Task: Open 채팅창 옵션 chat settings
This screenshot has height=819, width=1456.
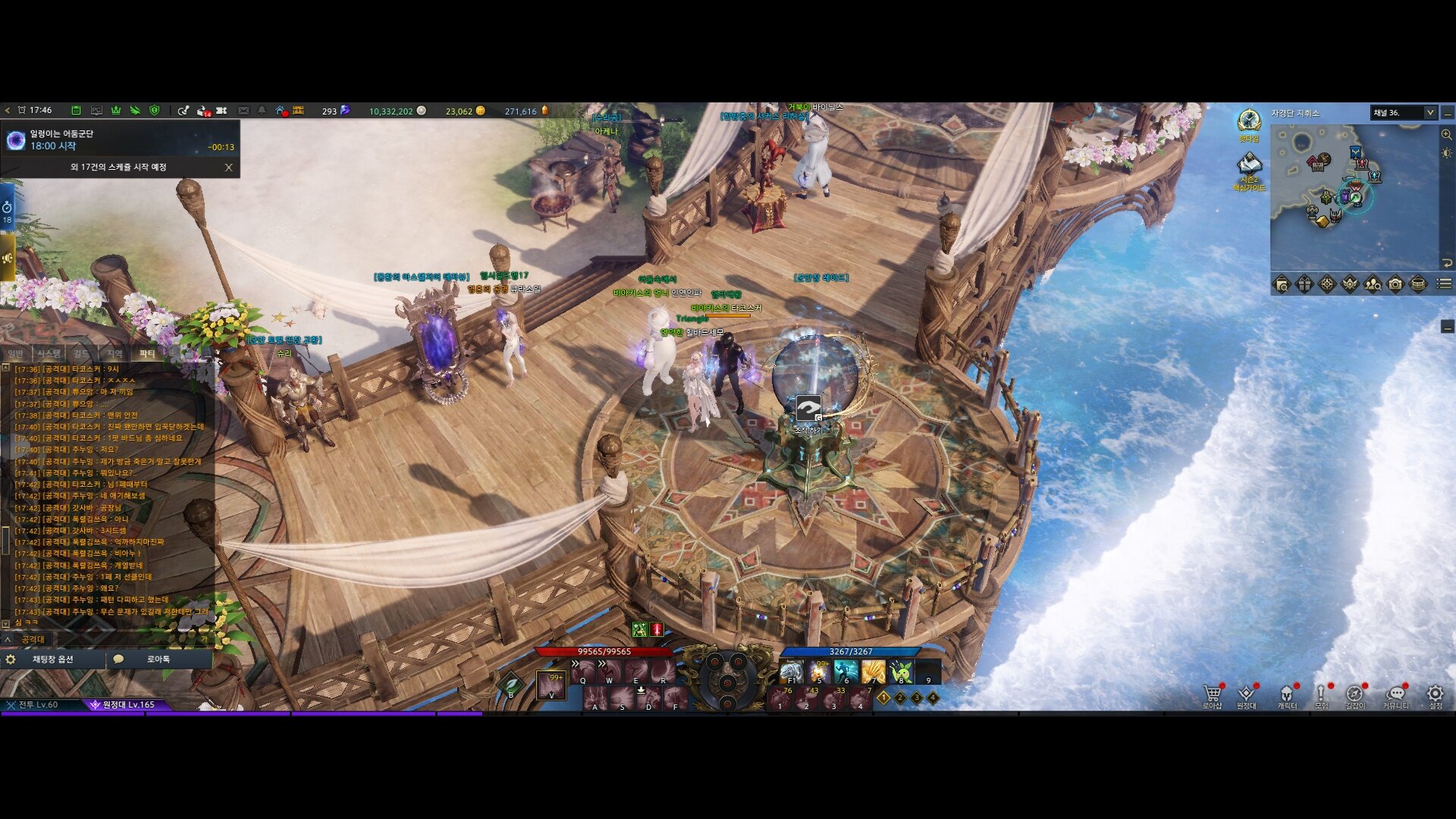Action: (52, 660)
